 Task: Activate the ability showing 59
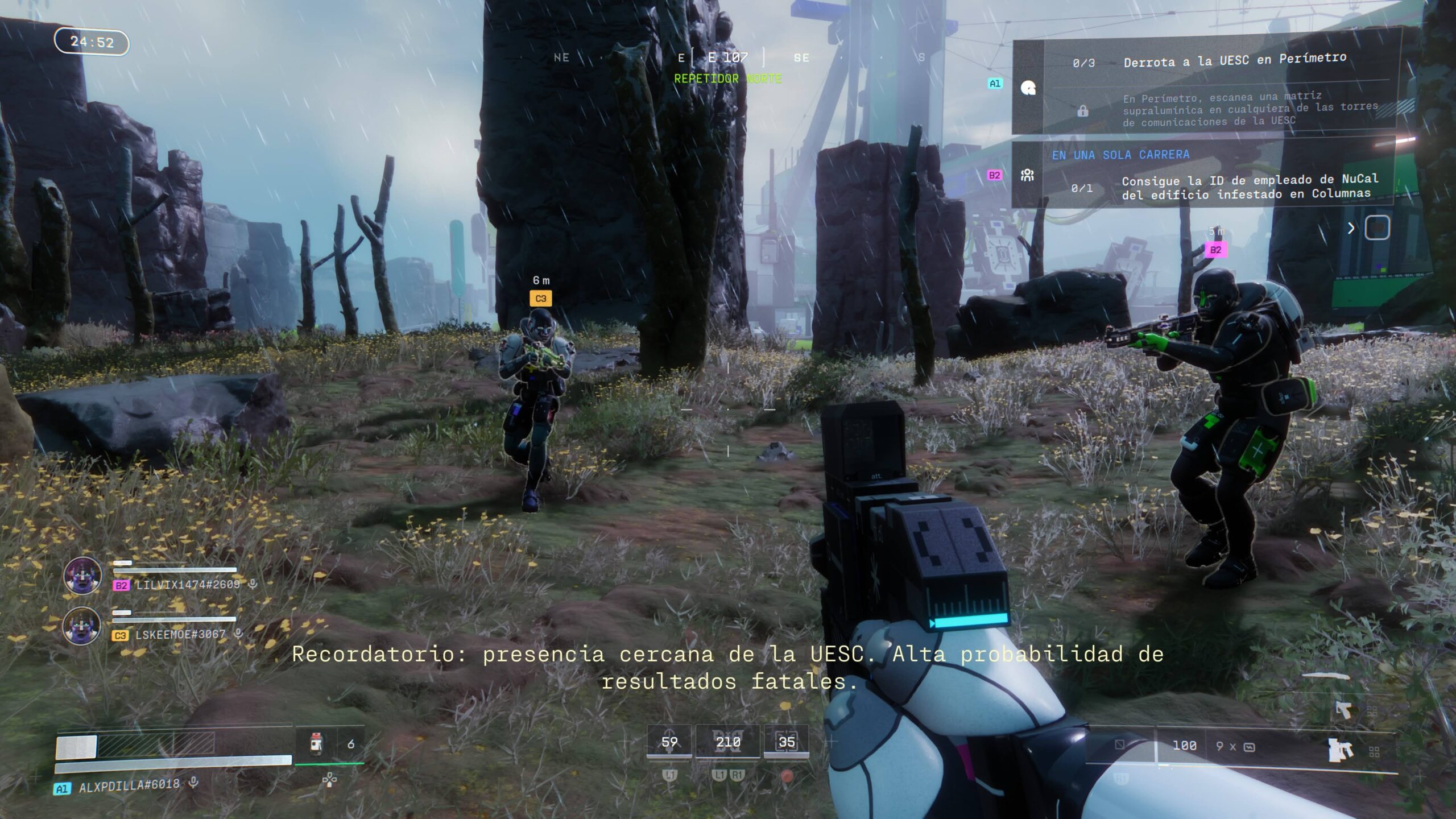coord(669,742)
